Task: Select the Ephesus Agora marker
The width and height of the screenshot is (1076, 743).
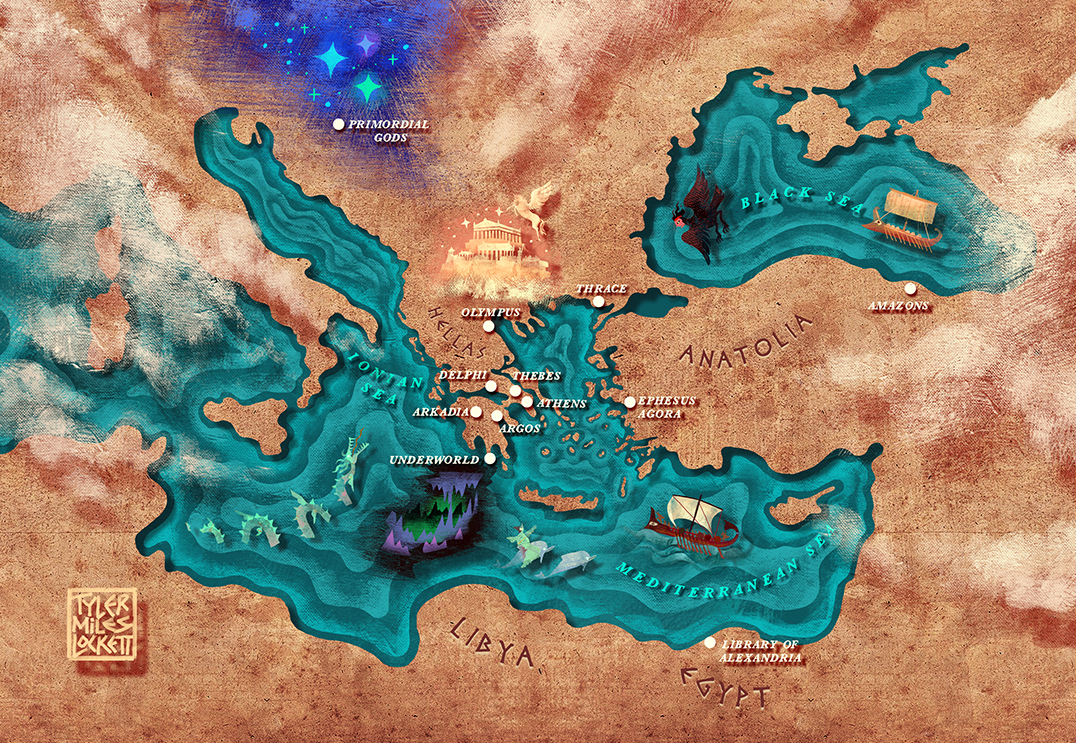Action: (x=630, y=402)
